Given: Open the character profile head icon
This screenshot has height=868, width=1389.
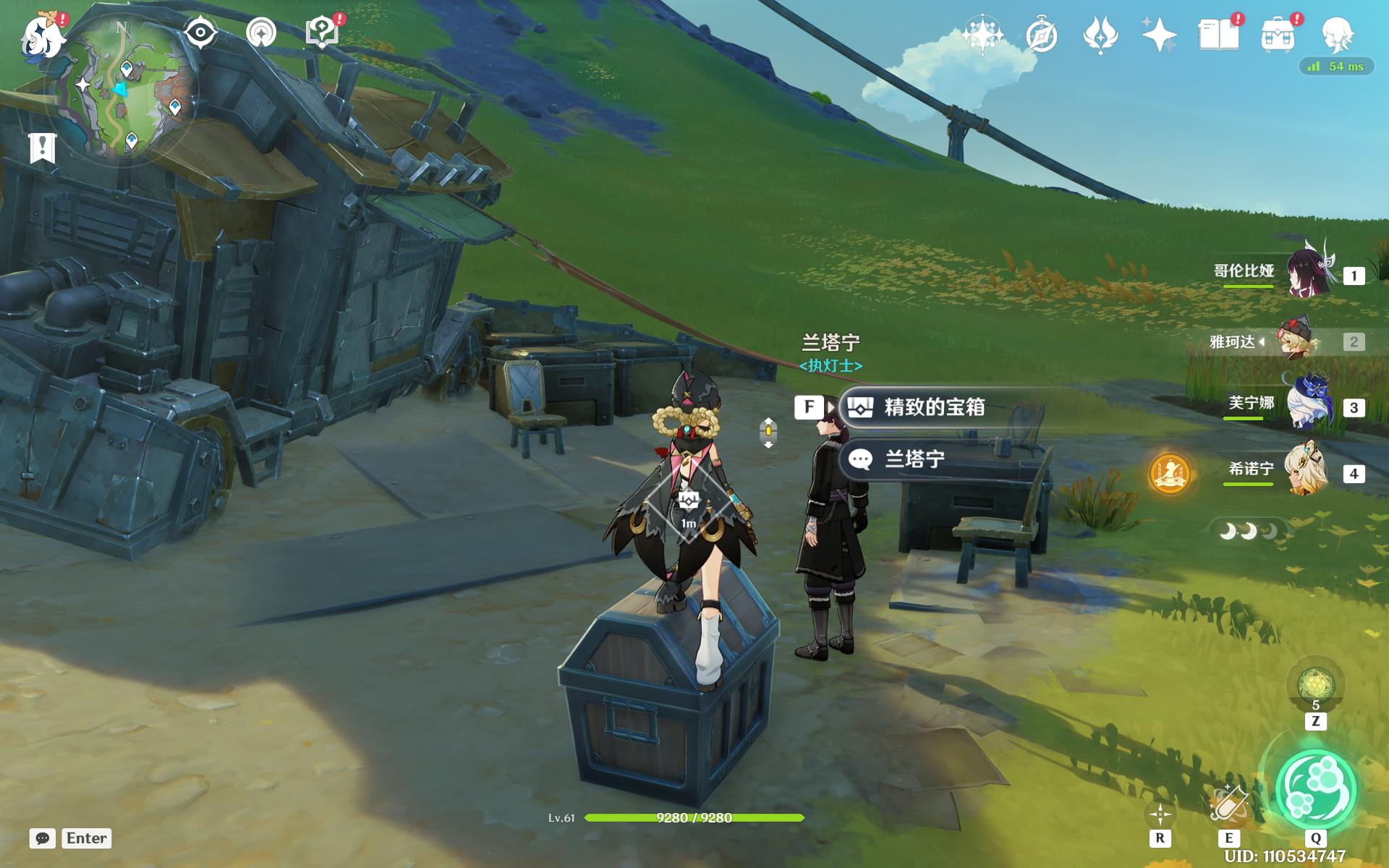Looking at the screenshot, I should click(x=1337, y=35).
